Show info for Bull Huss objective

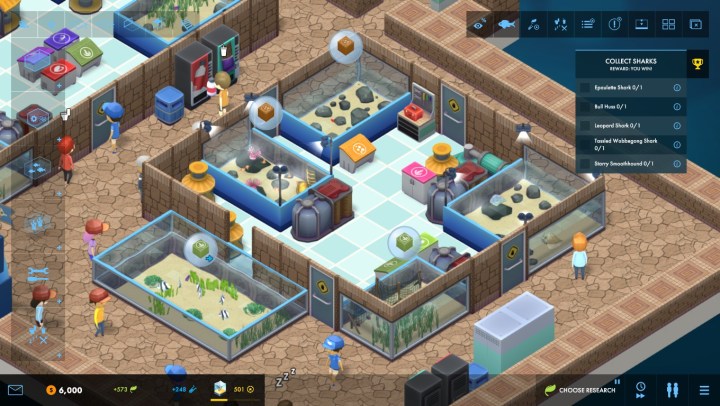pos(677,107)
